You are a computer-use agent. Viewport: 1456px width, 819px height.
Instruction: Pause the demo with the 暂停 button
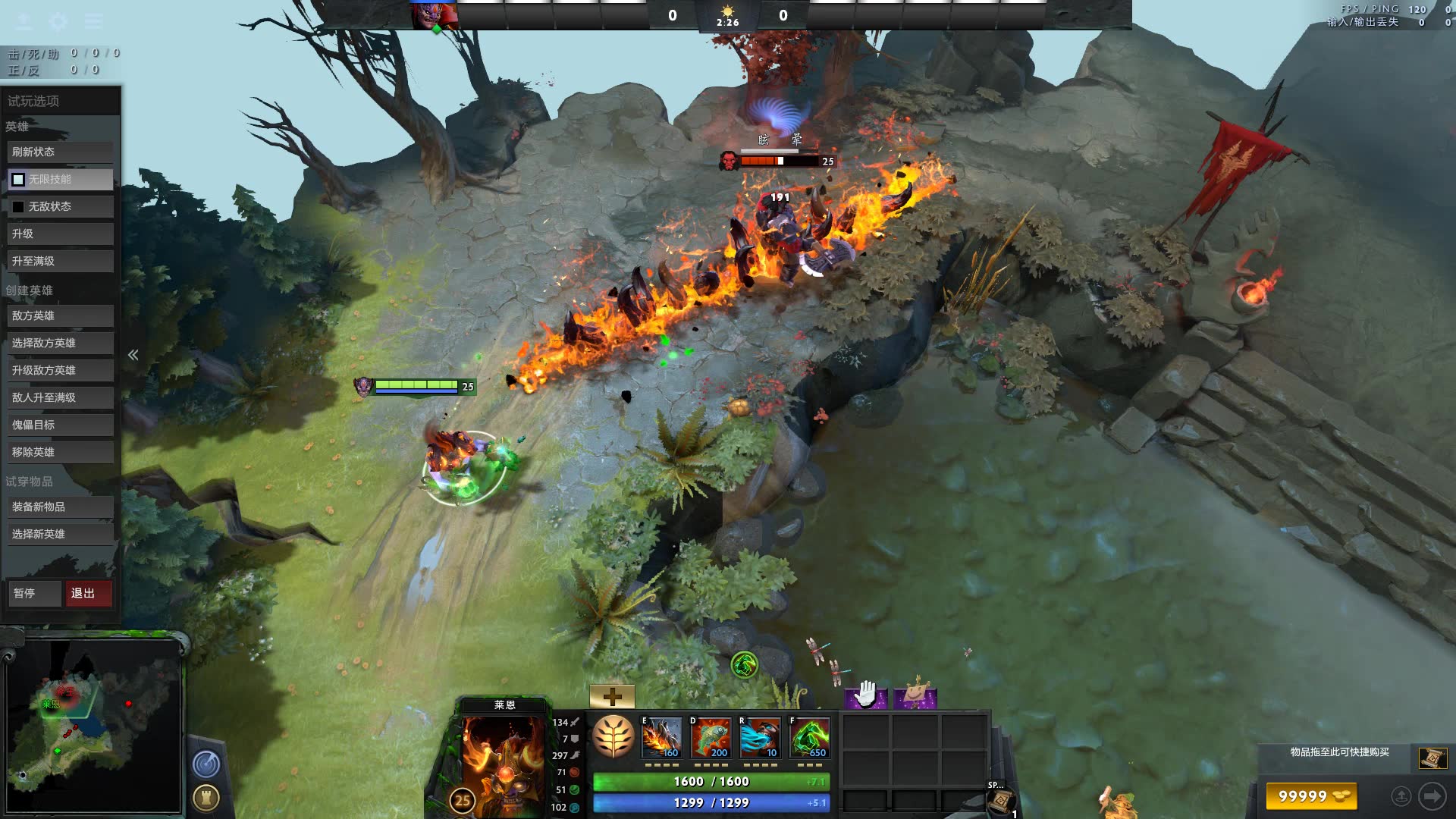[x=34, y=593]
